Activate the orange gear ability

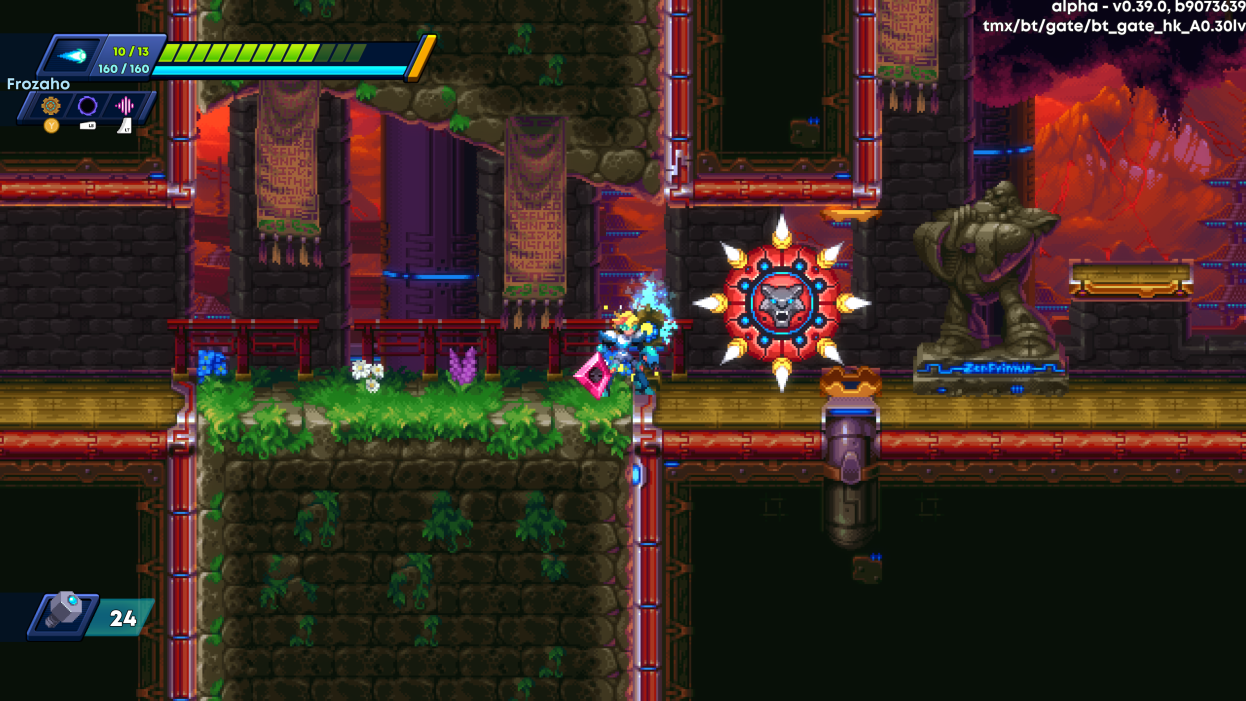click(x=51, y=105)
